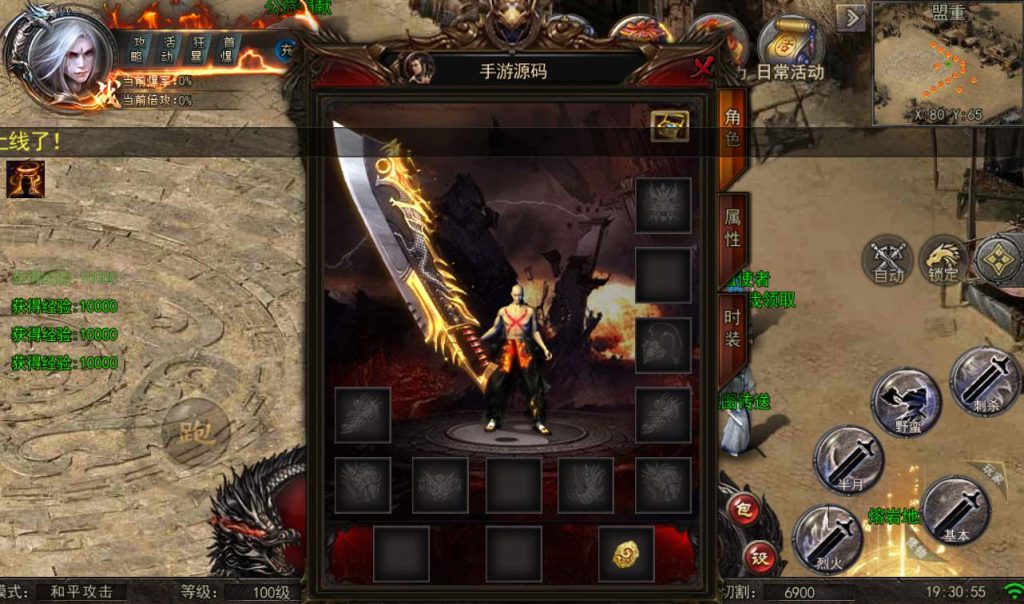Perform the 基本 basic attack
The height and width of the screenshot is (604, 1024).
coord(955,511)
